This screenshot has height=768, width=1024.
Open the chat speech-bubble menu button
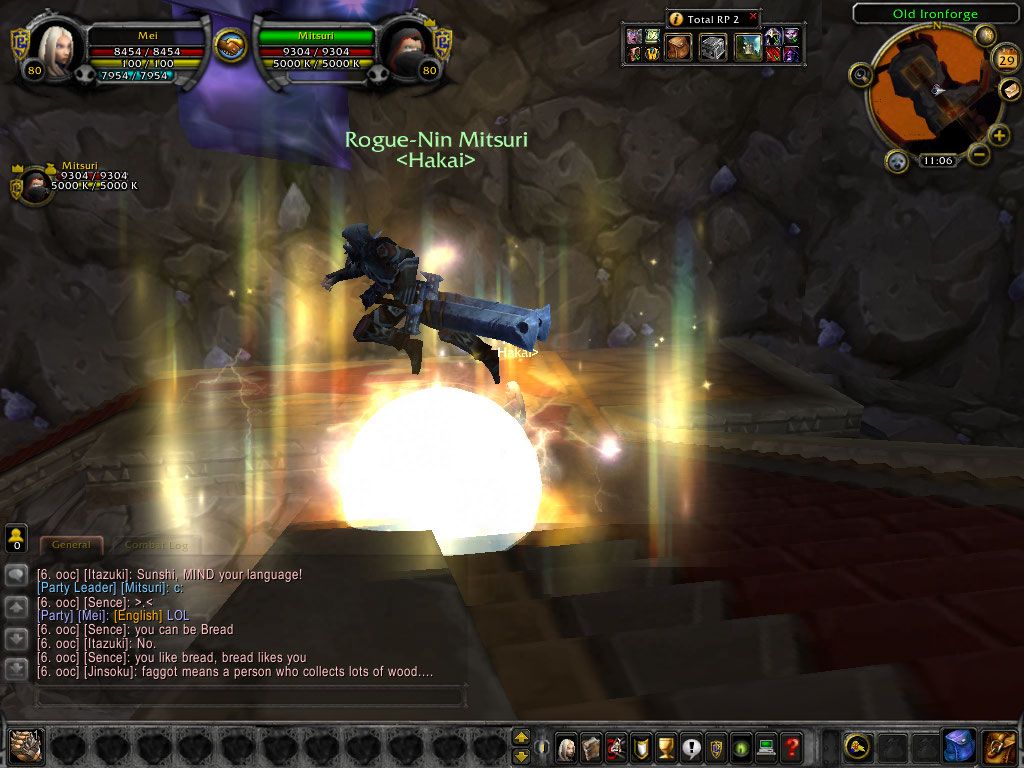pyautogui.click(x=16, y=575)
